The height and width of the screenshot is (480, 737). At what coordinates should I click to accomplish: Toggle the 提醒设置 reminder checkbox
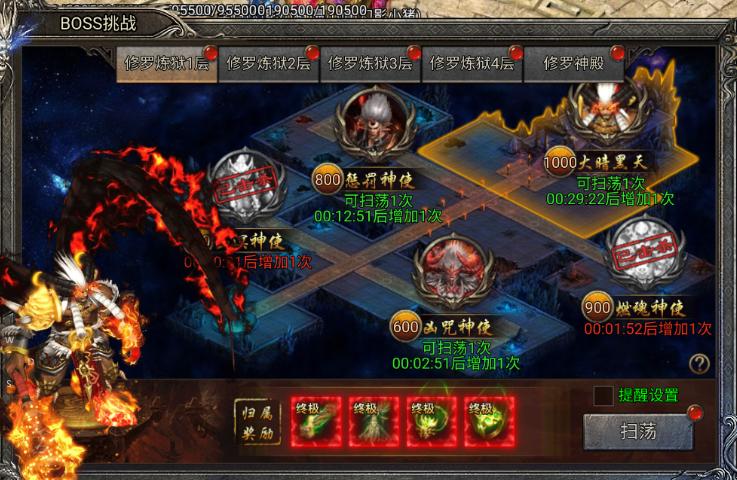(x=603, y=396)
